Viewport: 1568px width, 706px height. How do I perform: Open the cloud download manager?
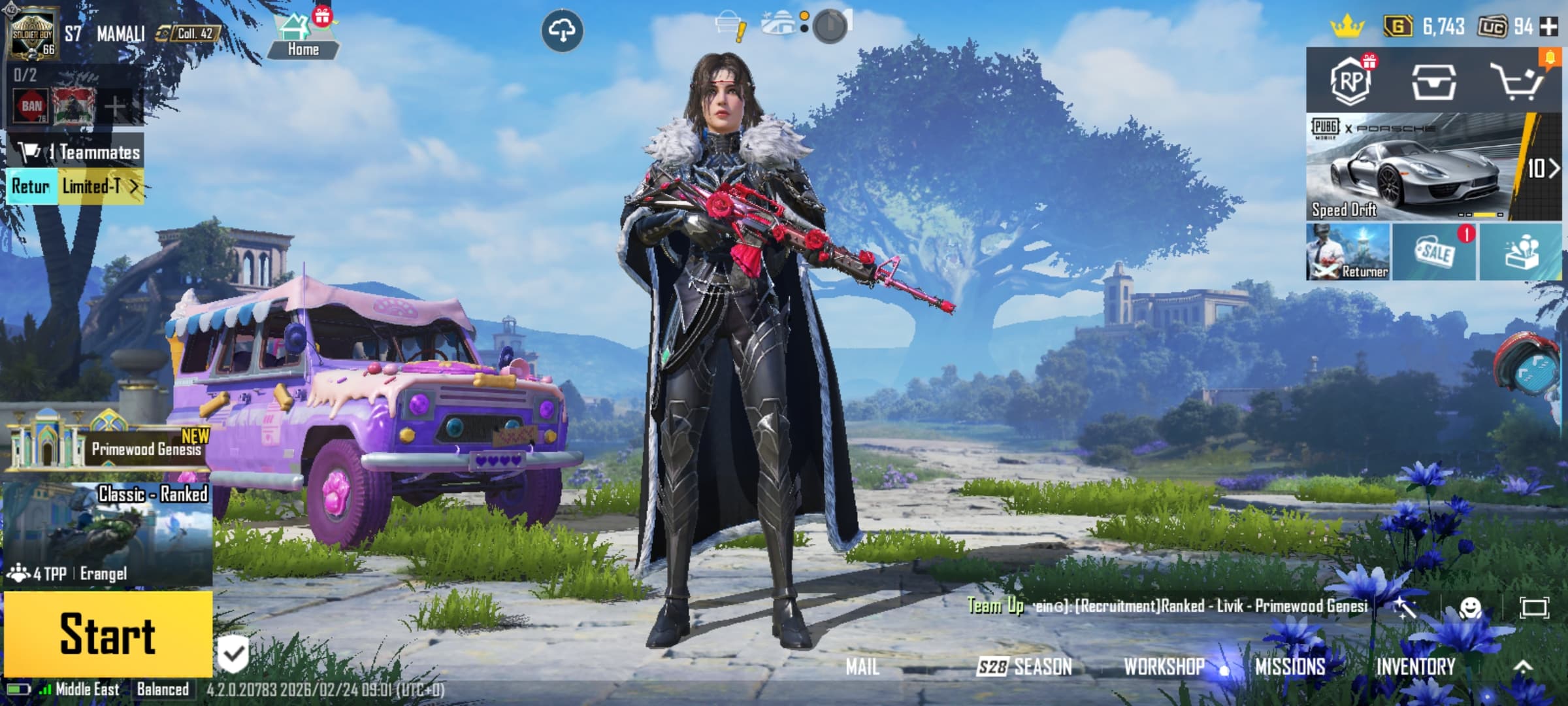tap(562, 31)
